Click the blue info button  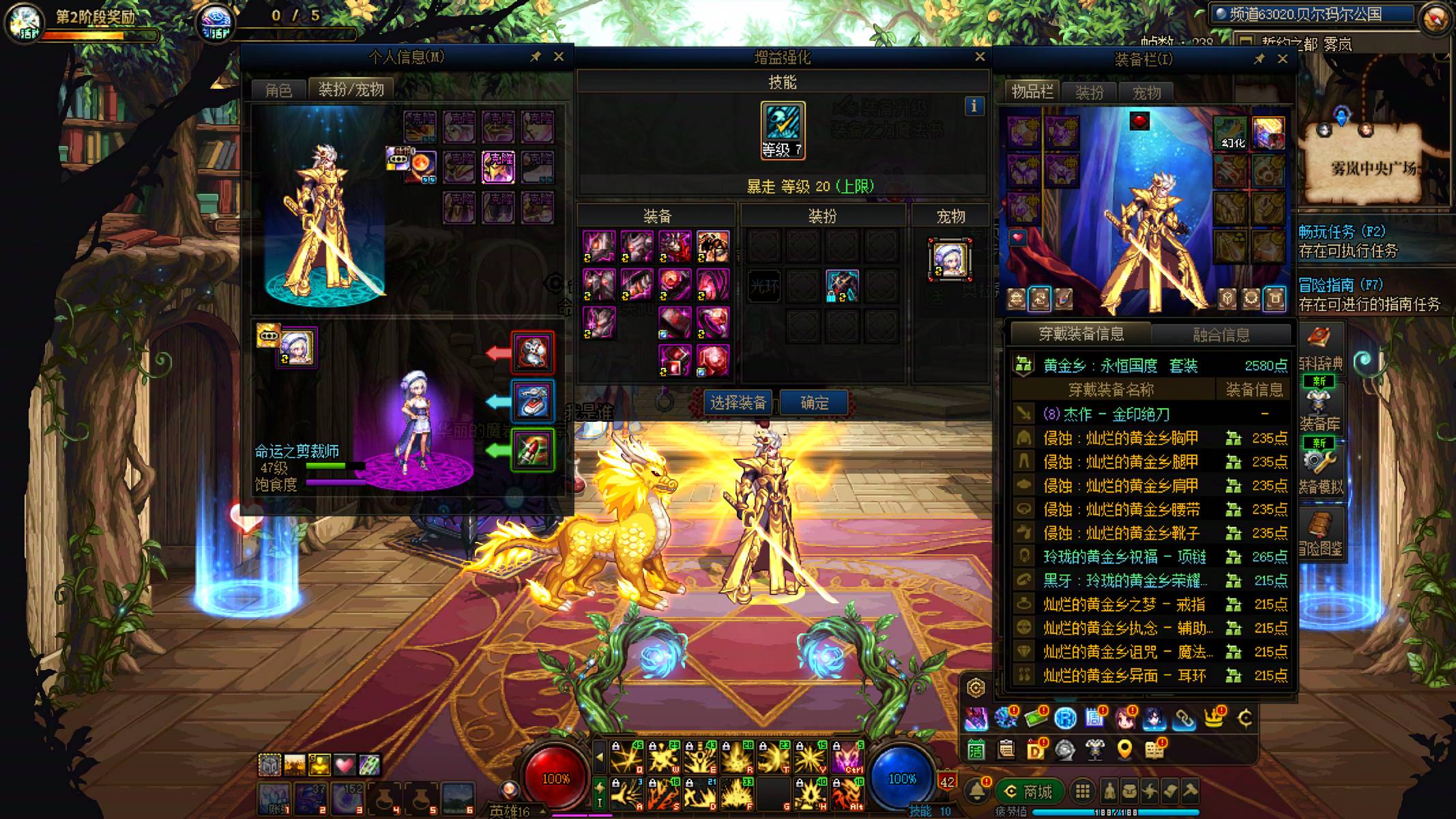click(974, 106)
